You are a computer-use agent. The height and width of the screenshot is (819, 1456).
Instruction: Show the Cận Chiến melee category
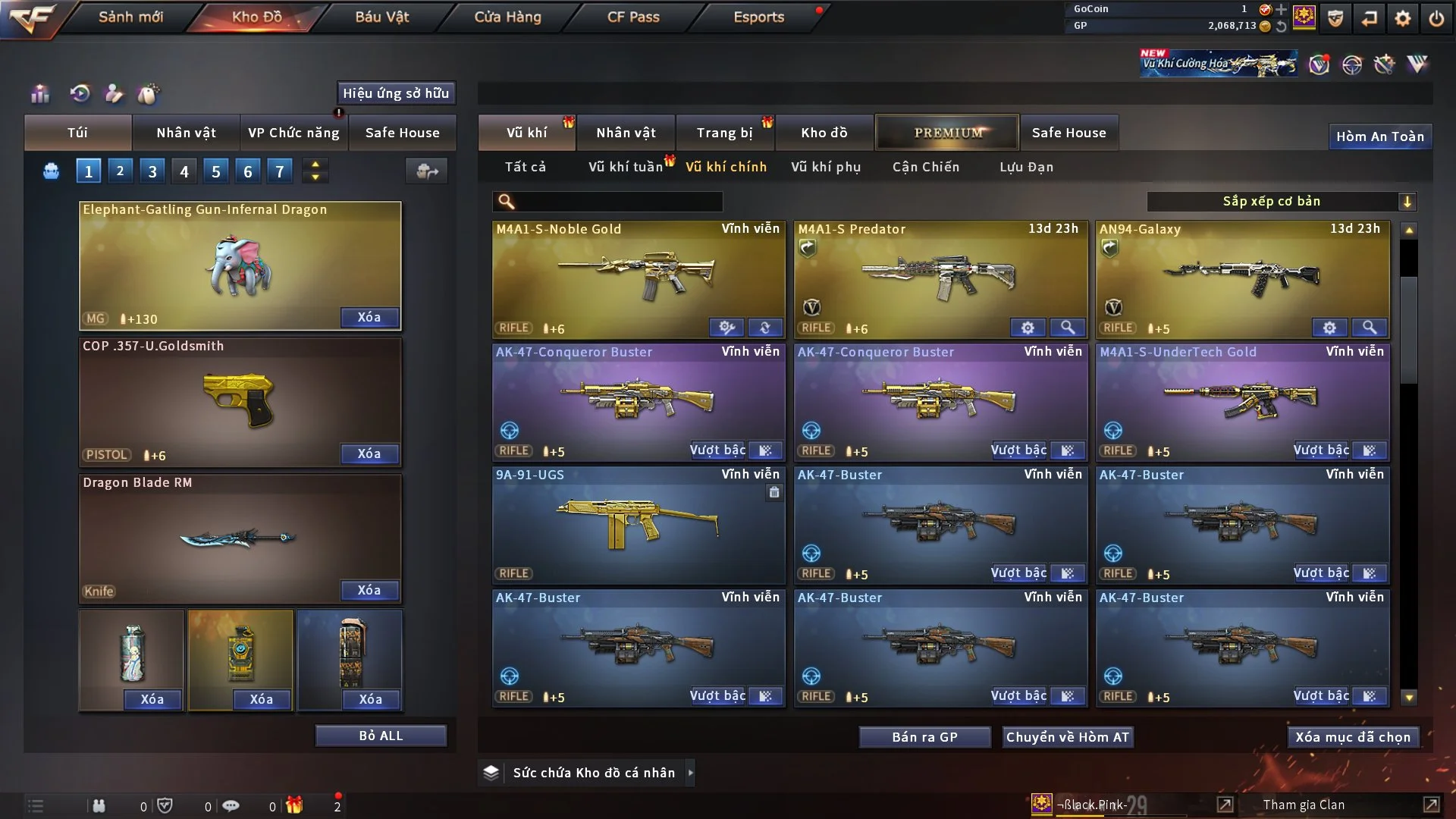point(925,167)
